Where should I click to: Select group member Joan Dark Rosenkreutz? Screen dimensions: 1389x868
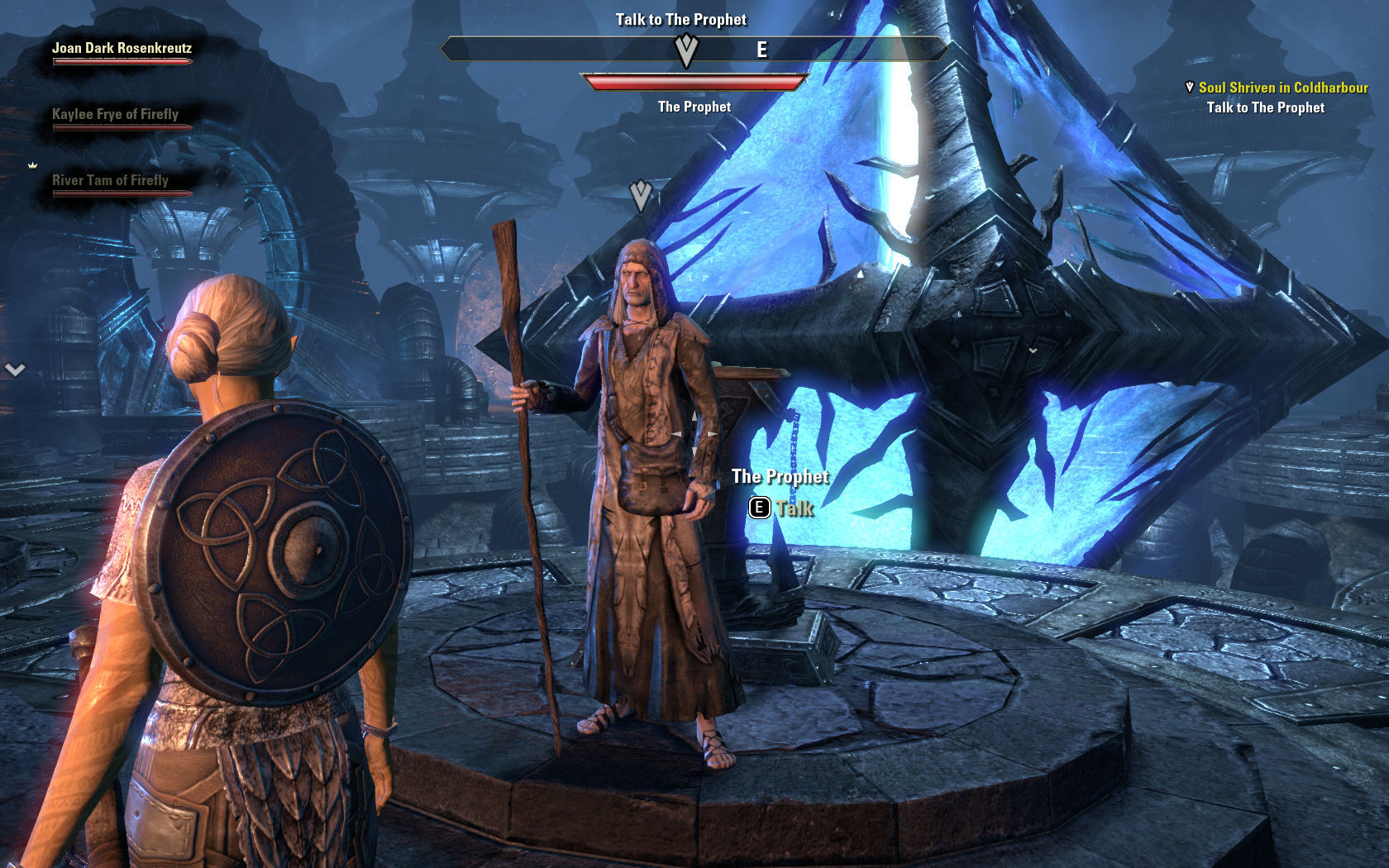(122, 49)
